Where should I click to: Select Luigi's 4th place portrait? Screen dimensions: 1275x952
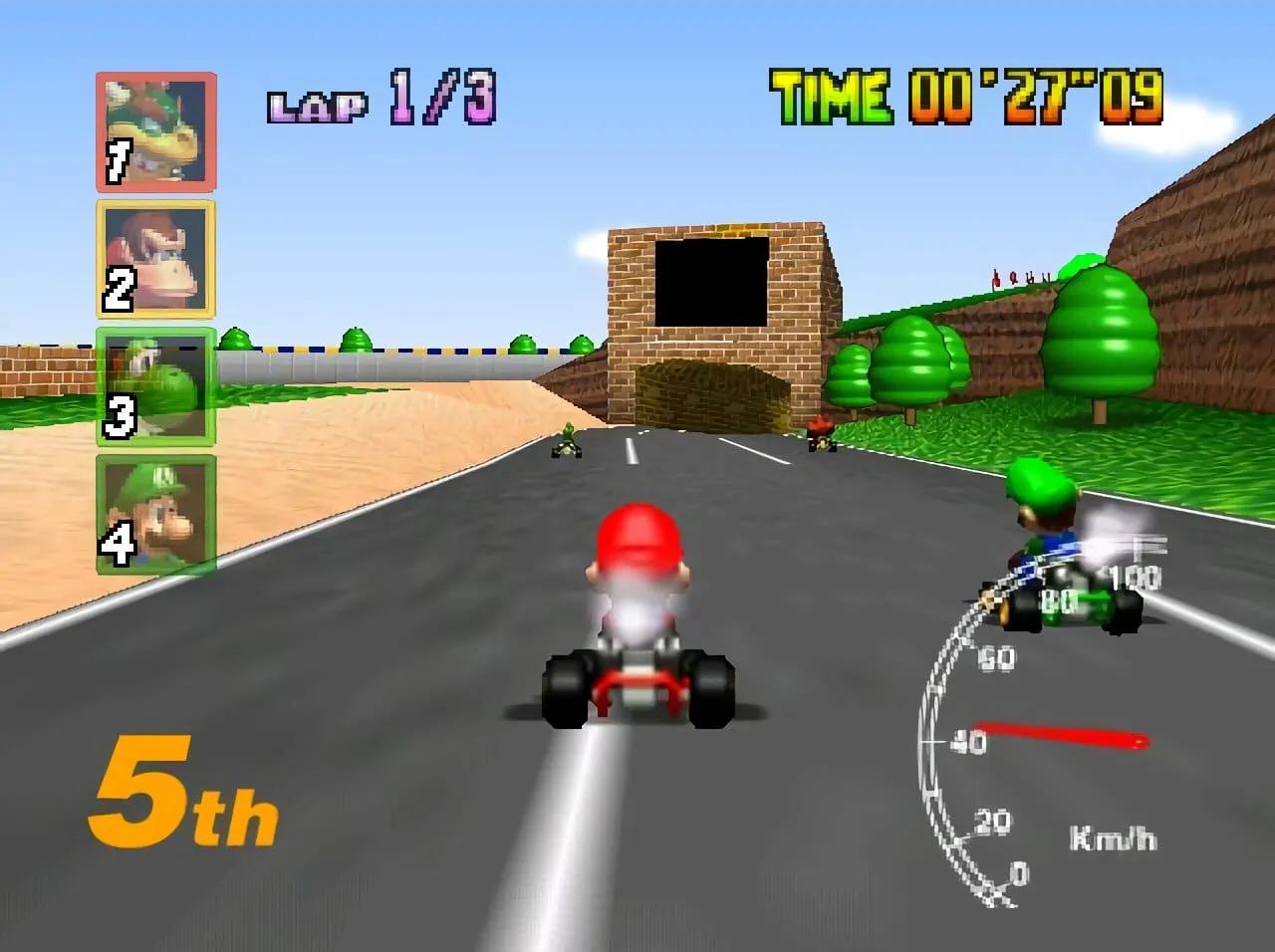154,513
